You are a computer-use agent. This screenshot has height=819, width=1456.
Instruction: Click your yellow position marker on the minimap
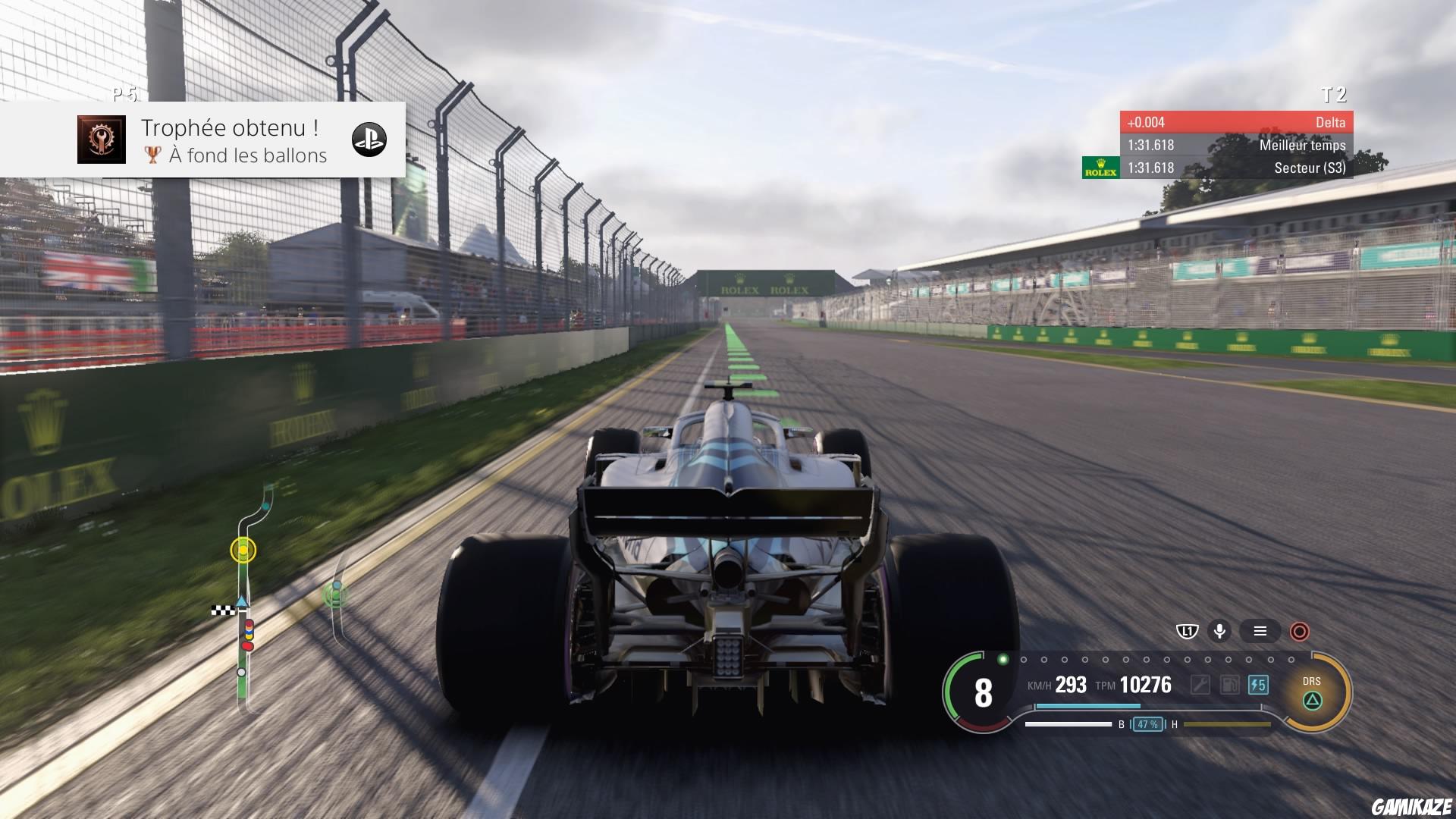[243, 552]
